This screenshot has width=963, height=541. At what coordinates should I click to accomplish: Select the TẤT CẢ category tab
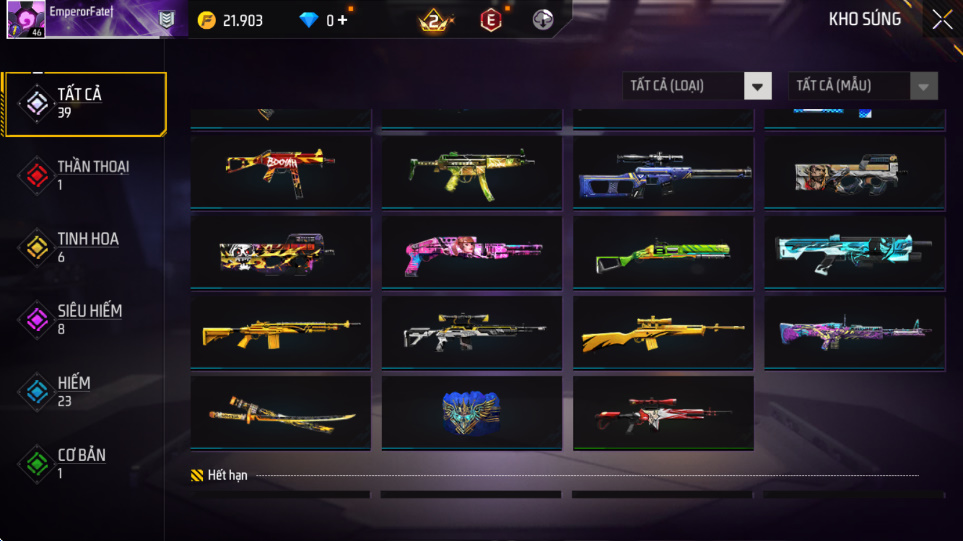84,103
